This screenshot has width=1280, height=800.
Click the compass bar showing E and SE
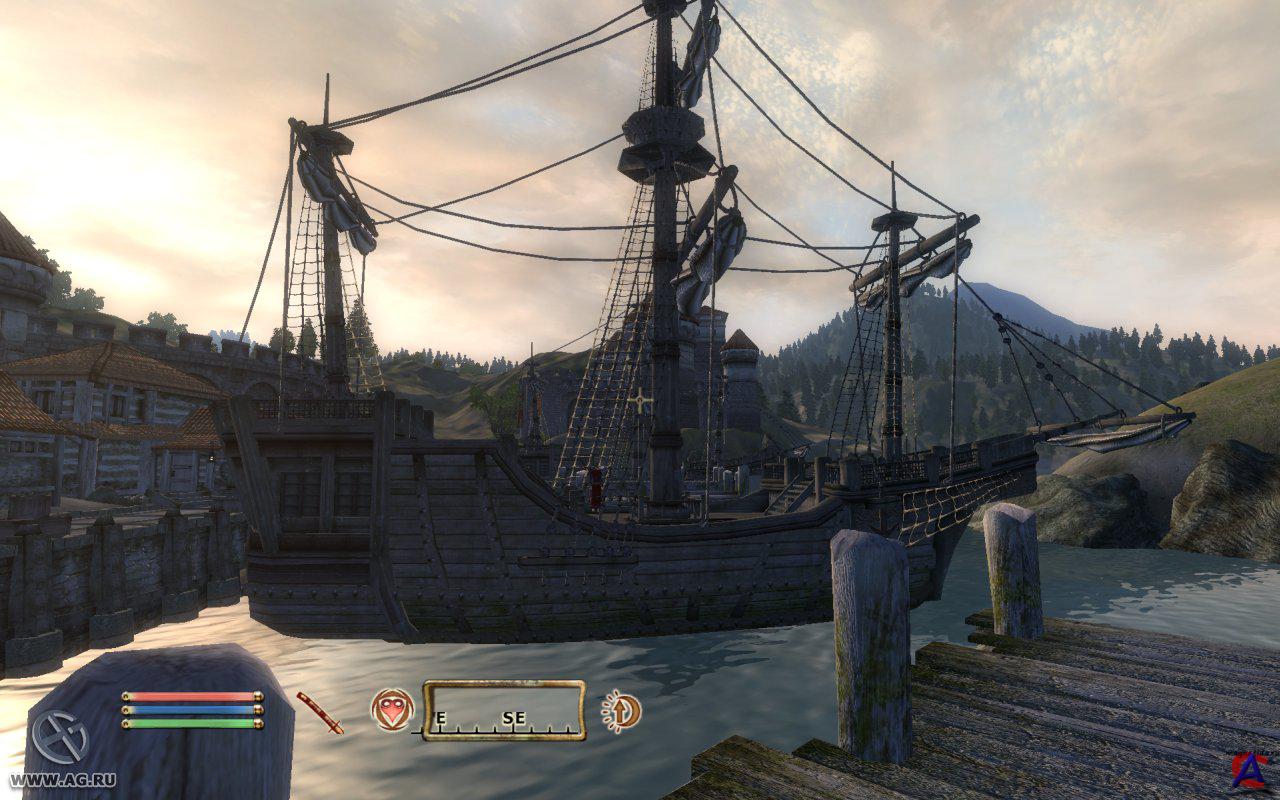pos(503,711)
